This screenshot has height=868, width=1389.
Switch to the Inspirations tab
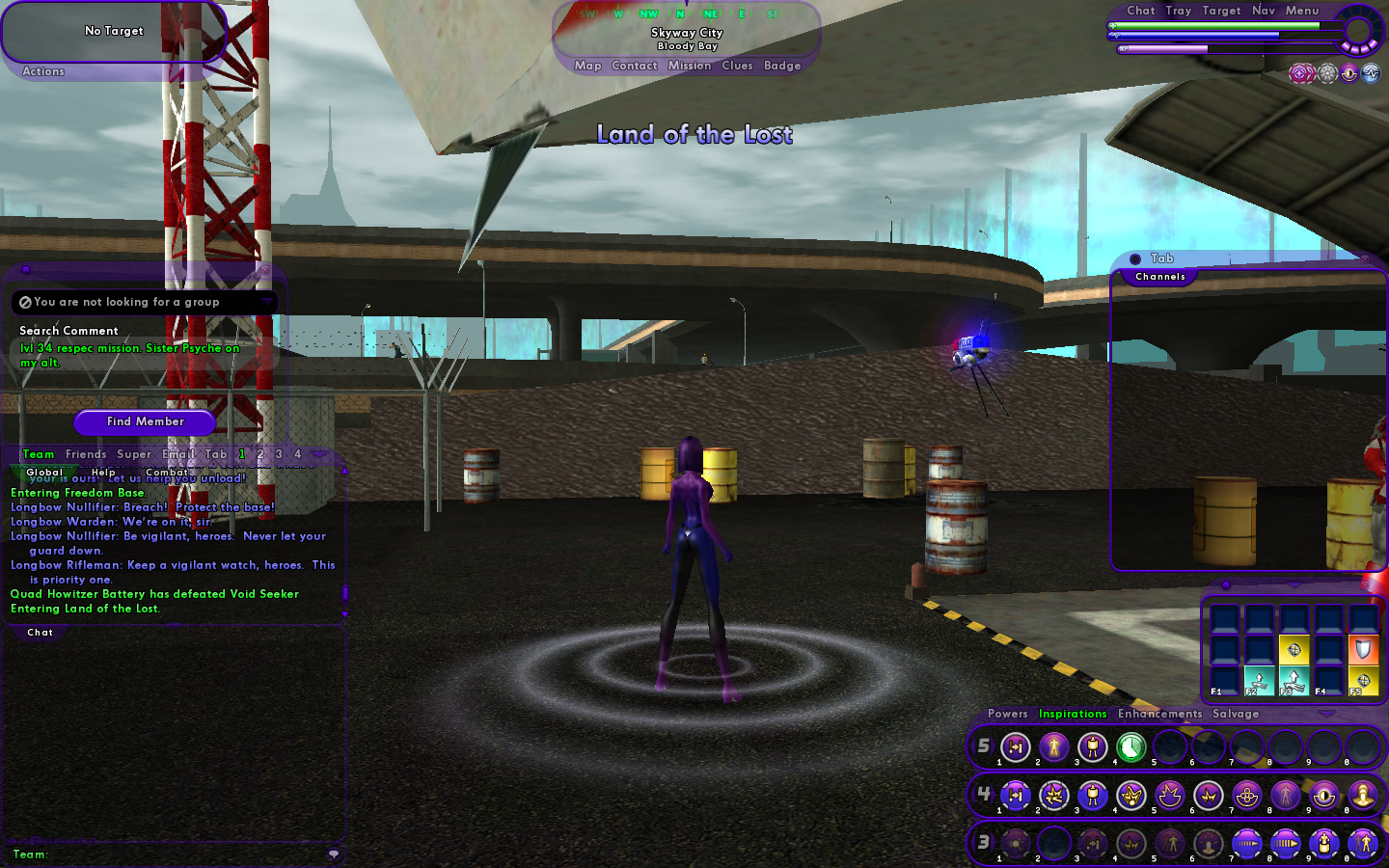tap(1073, 714)
